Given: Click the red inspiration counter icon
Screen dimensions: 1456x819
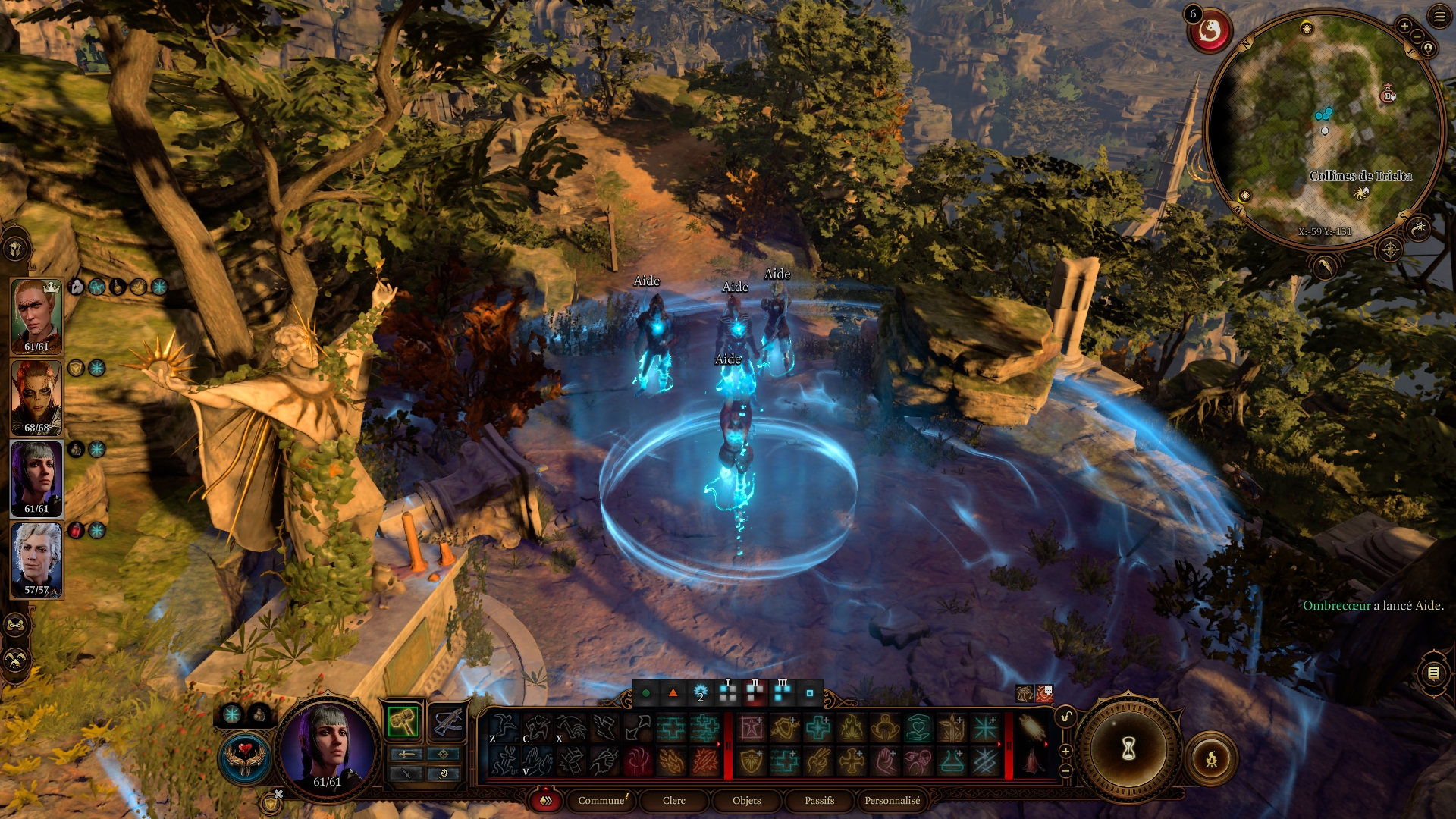Looking at the screenshot, I should 1209,31.
